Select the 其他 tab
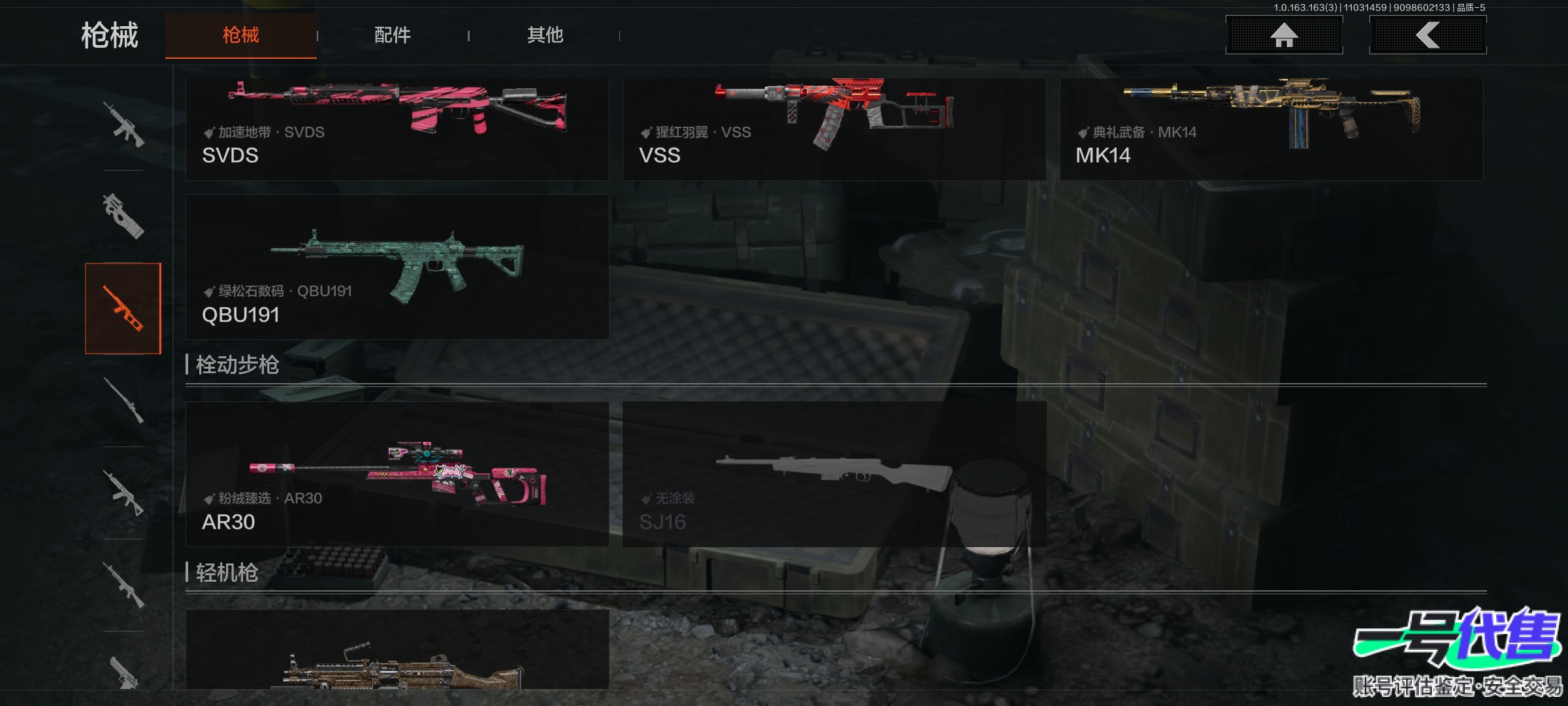The width and height of the screenshot is (1568, 706). [x=545, y=35]
